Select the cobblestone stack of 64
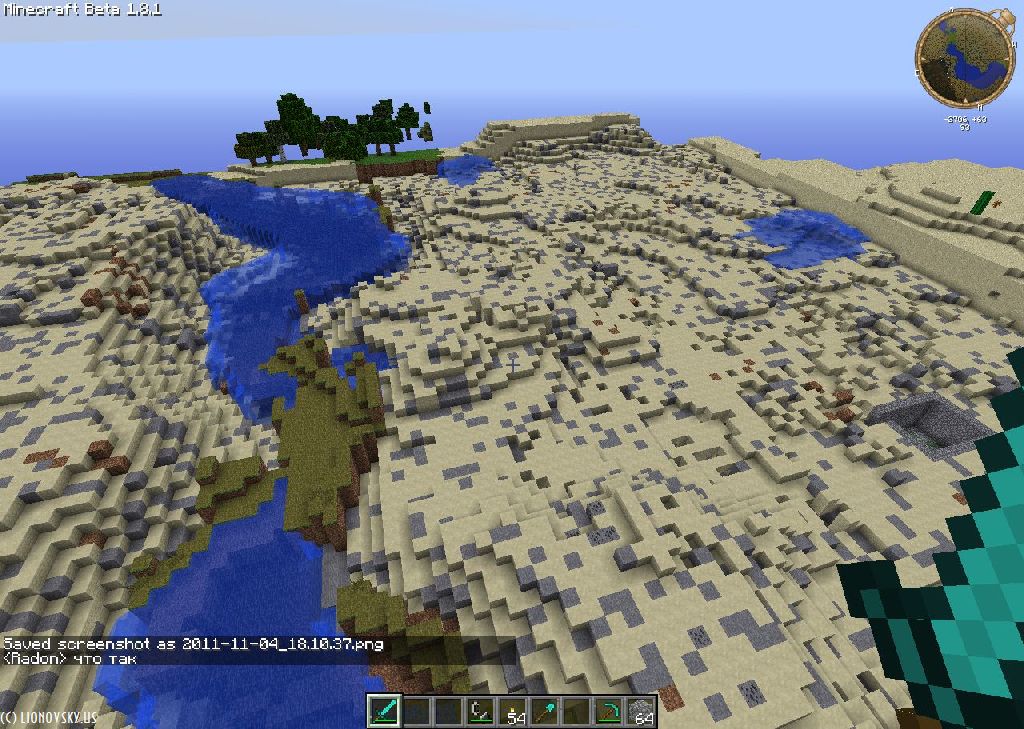Screen dimensions: 1024x729 pyautogui.click(x=640, y=711)
